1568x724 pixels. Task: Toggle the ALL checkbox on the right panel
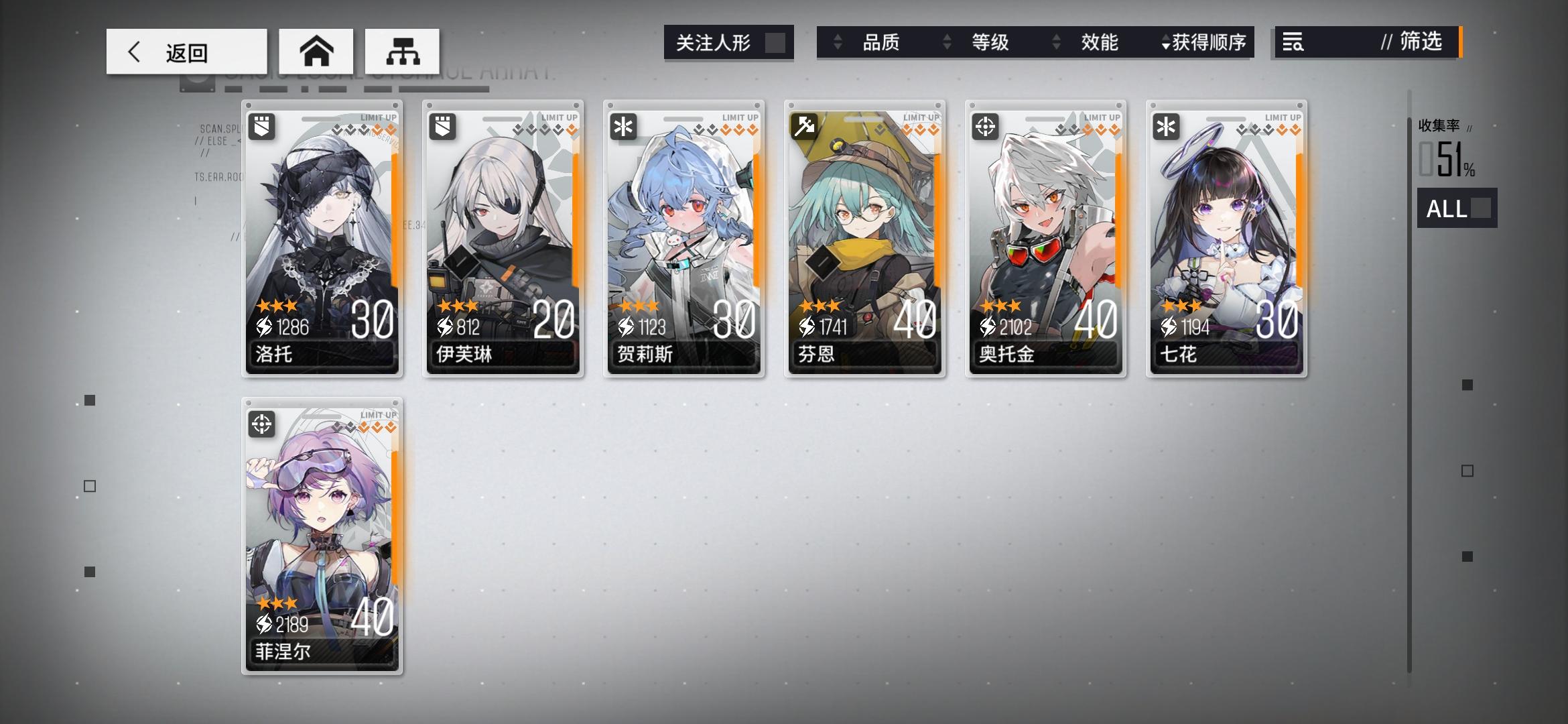tap(1482, 210)
